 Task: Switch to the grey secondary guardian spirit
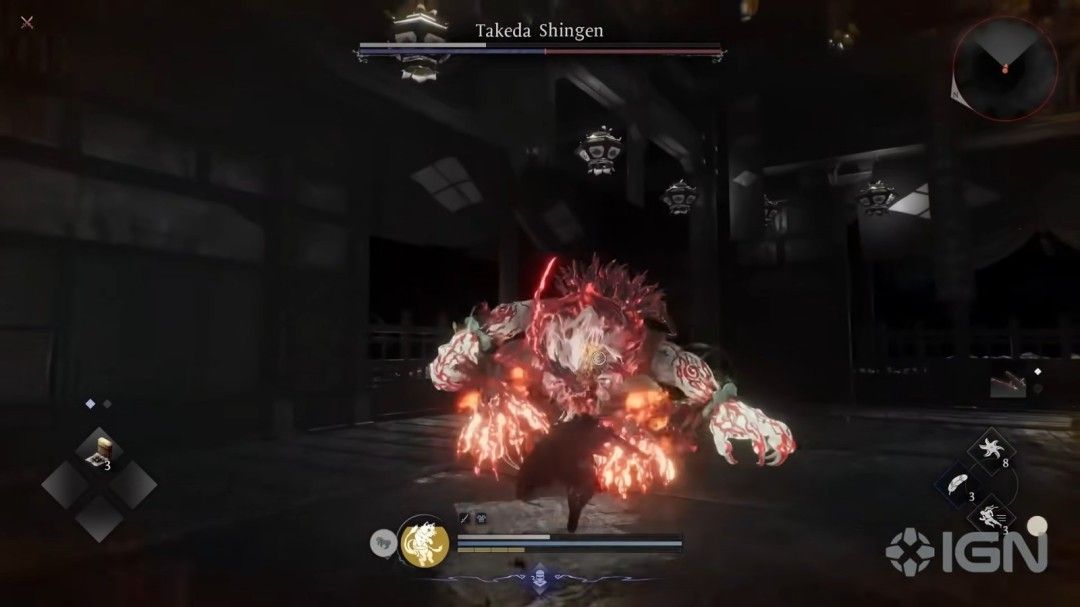(385, 543)
